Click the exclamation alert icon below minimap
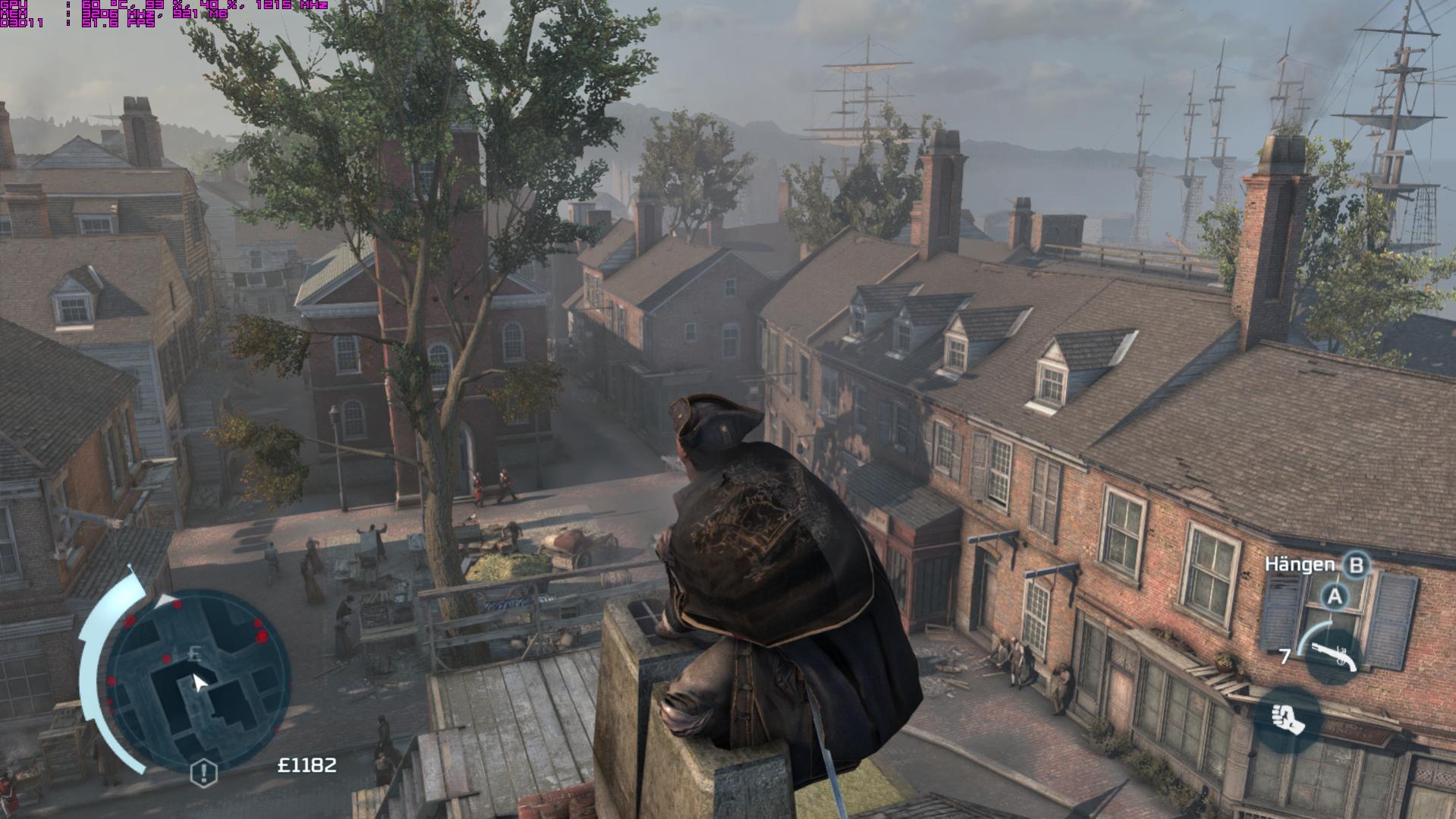Screen dimensions: 1456x819 click(x=203, y=773)
